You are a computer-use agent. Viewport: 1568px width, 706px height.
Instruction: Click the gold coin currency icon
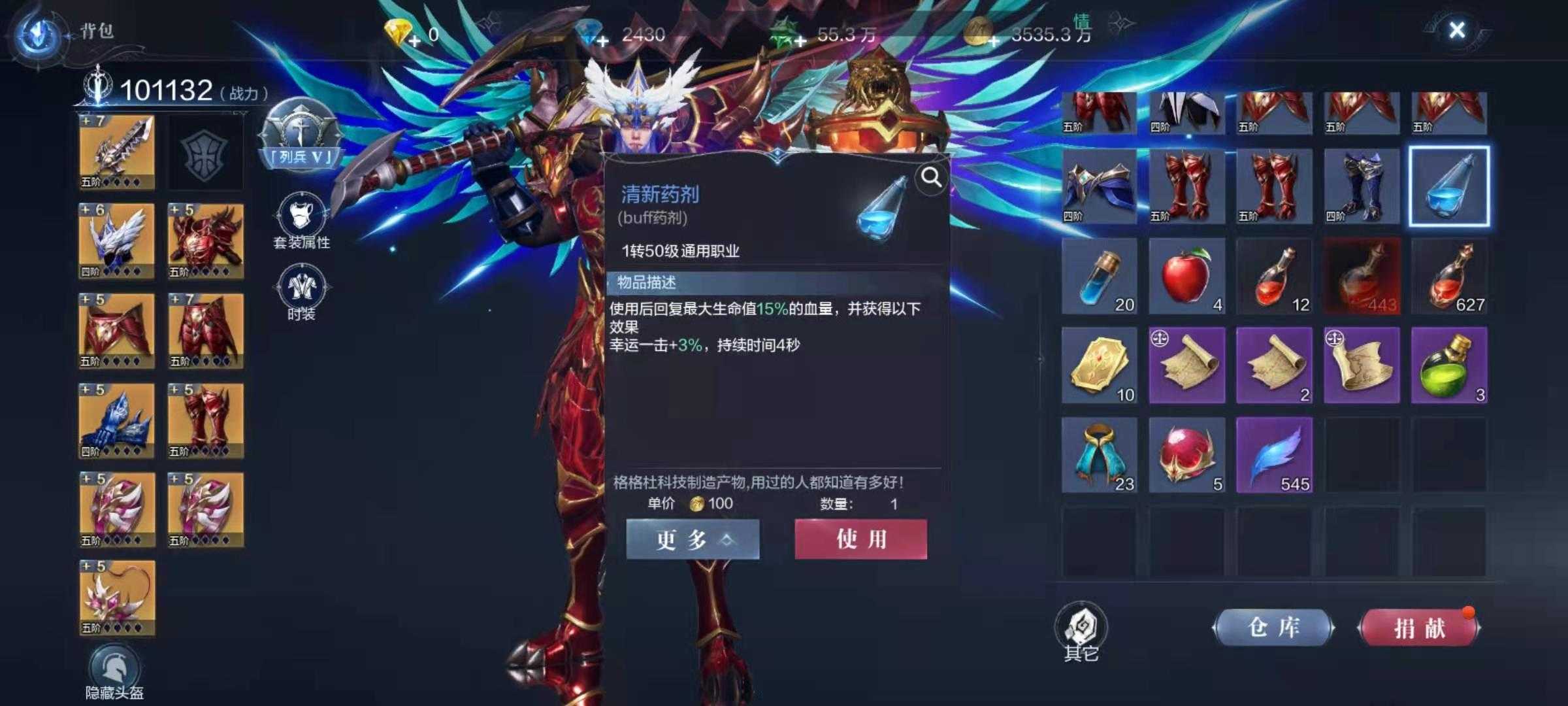click(x=977, y=31)
